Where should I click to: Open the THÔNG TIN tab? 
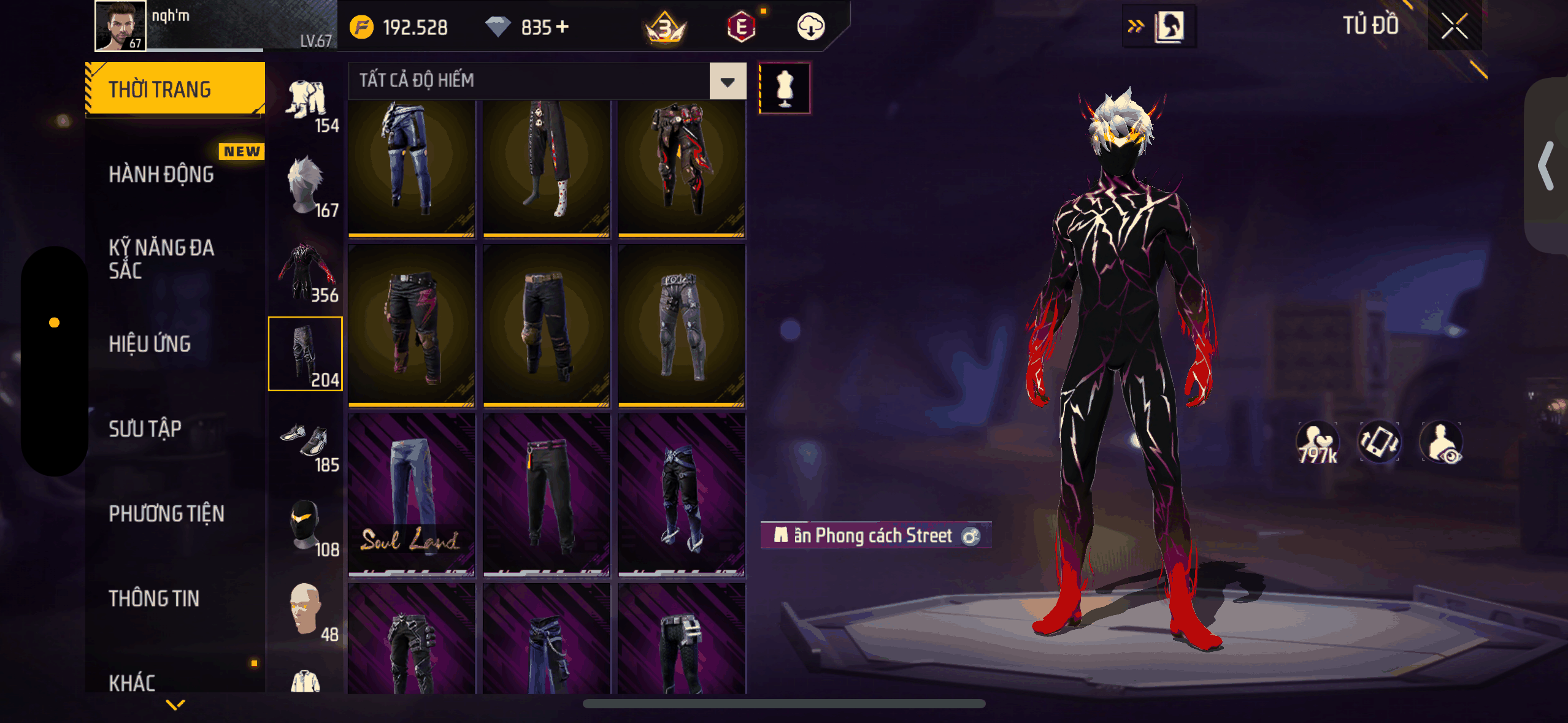pos(154,599)
